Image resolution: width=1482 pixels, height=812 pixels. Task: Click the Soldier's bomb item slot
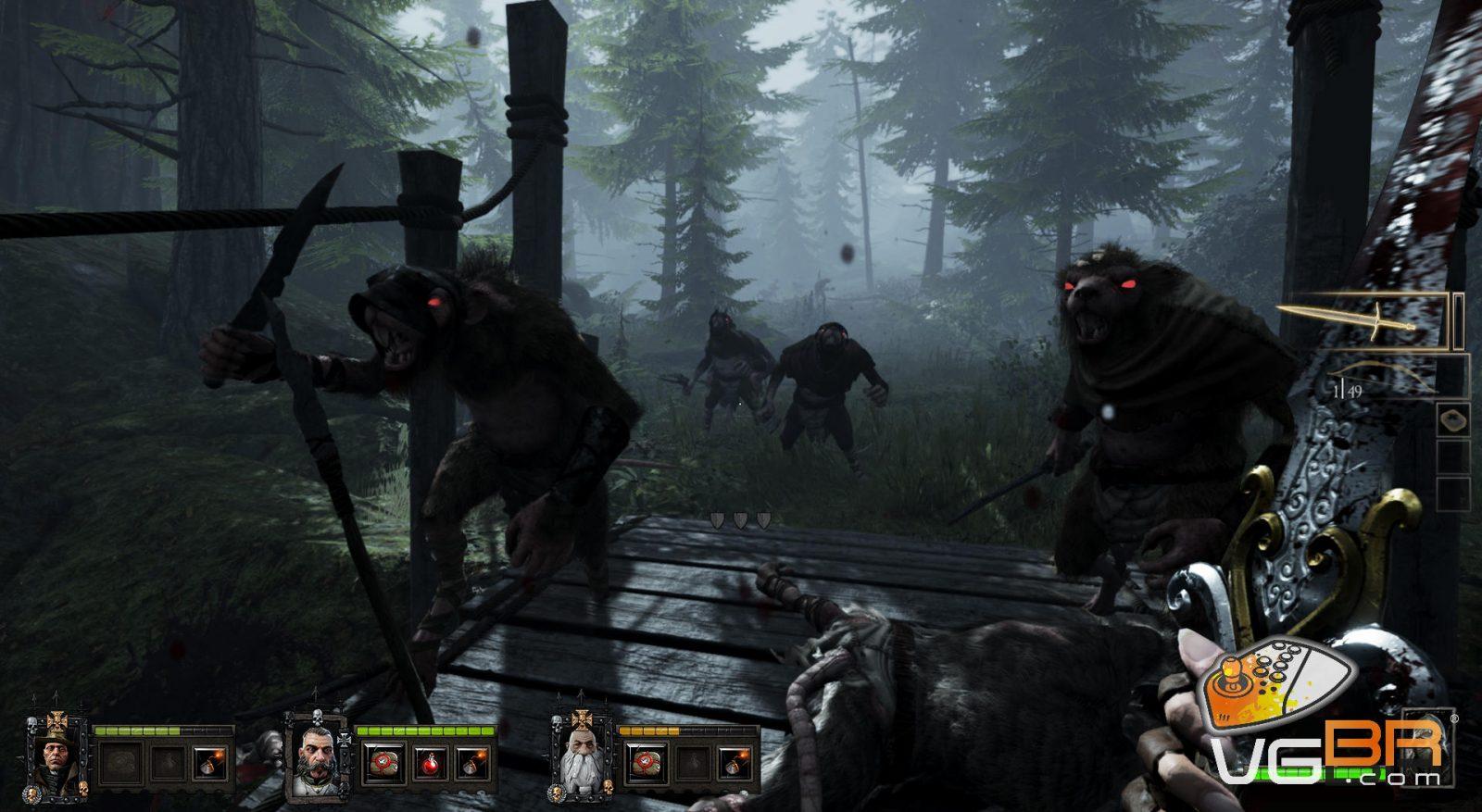pos(474,765)
